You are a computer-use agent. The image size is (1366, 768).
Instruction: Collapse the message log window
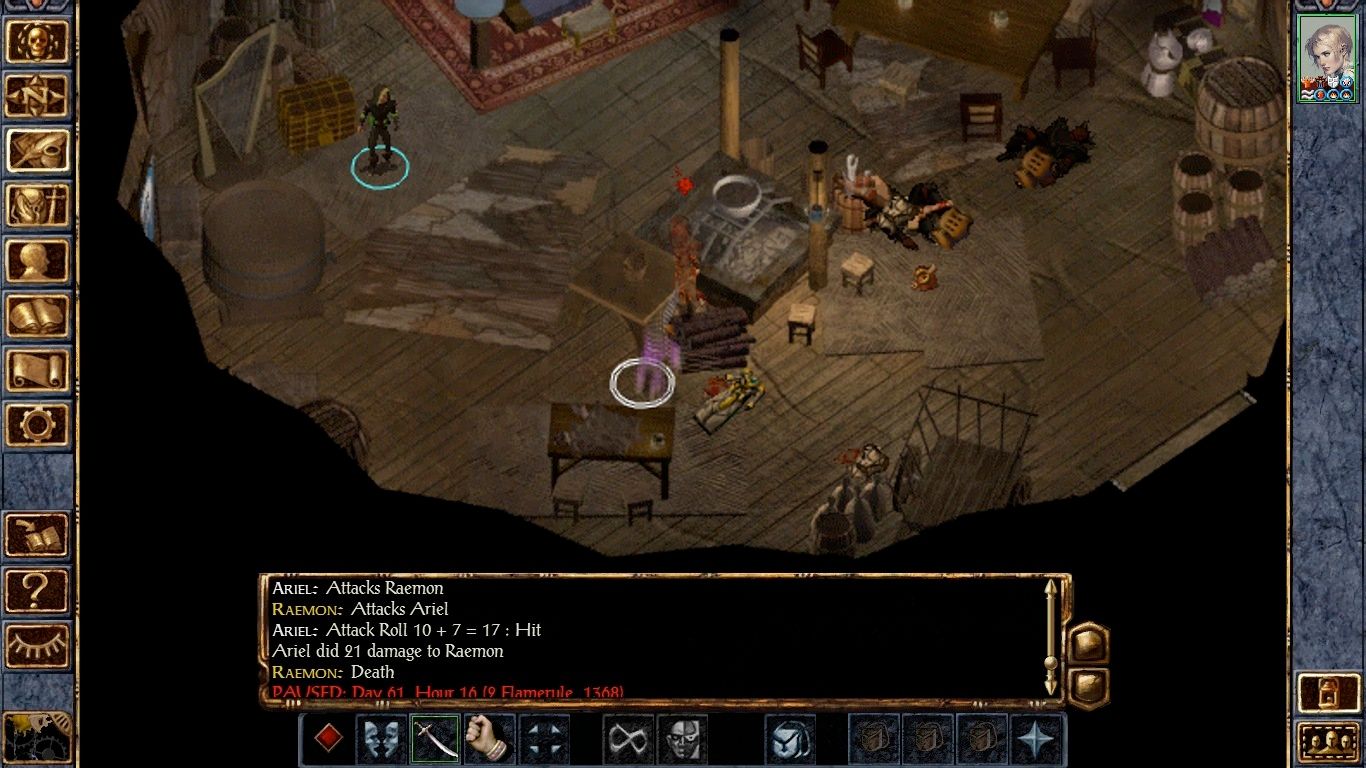pyautogui.click(x=1088, y=685)
